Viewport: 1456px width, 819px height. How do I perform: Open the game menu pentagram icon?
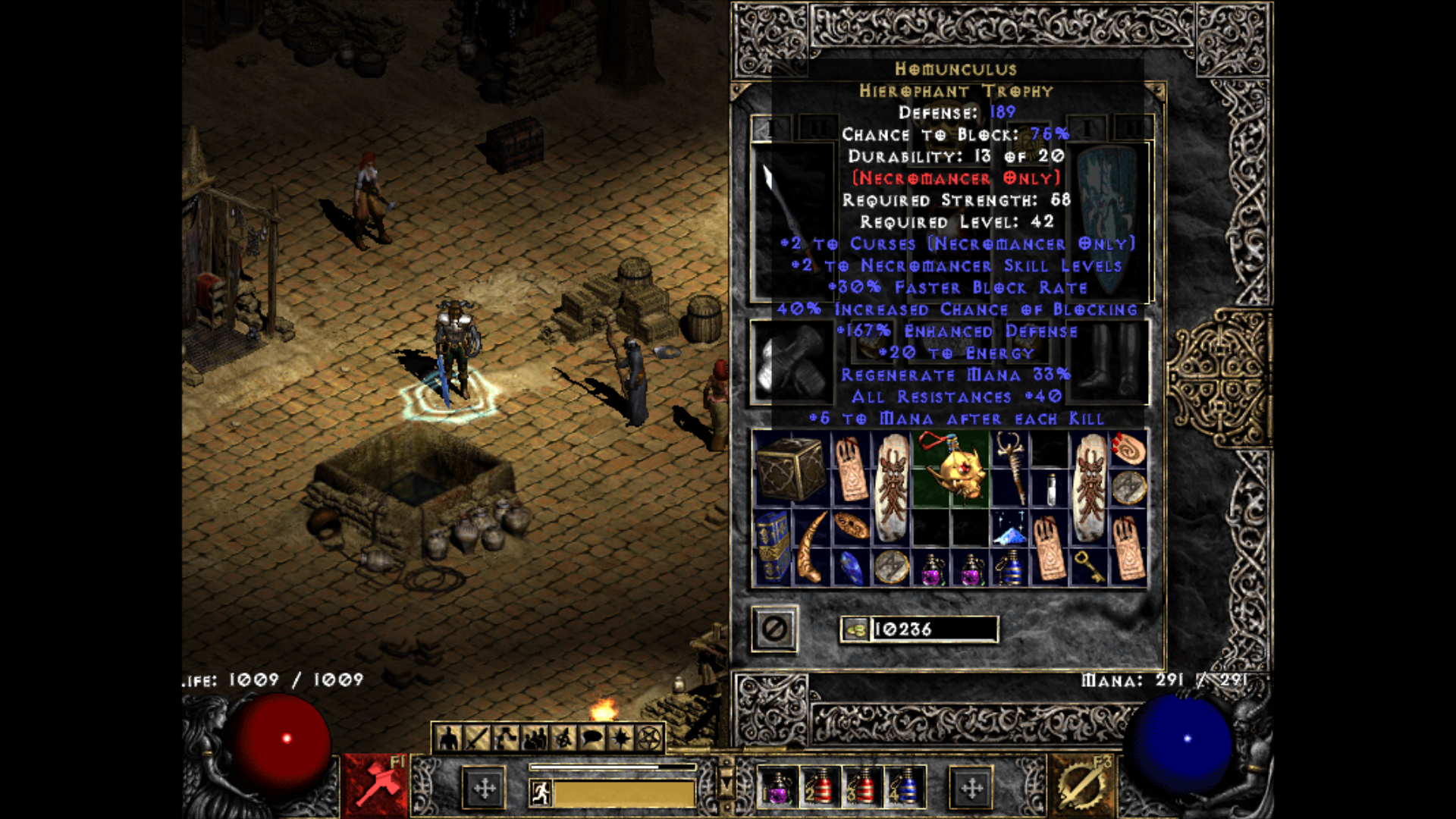click(648, 738)
